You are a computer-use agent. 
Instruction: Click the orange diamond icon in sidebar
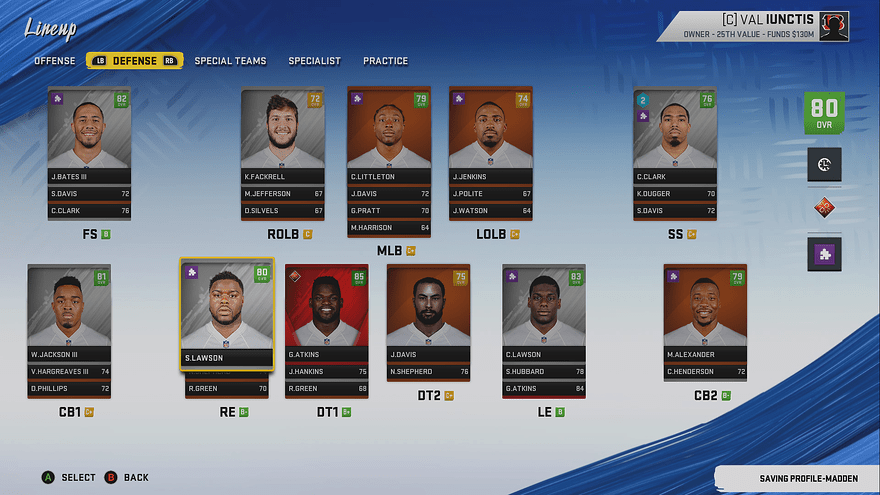(825, 208)
